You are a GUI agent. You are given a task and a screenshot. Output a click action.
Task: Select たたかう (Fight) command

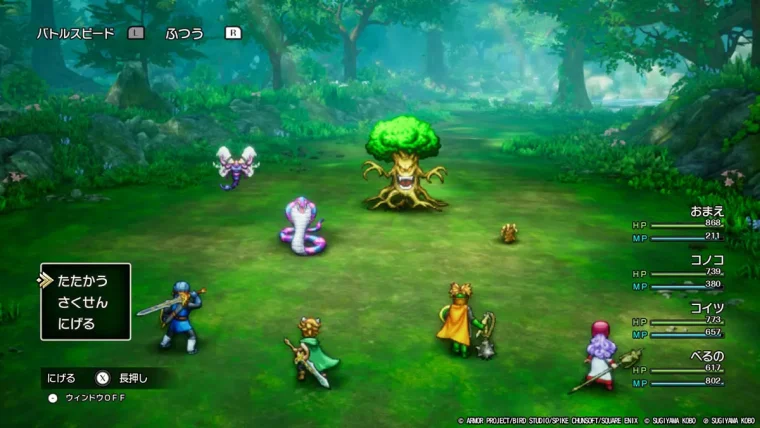[83, 281]
